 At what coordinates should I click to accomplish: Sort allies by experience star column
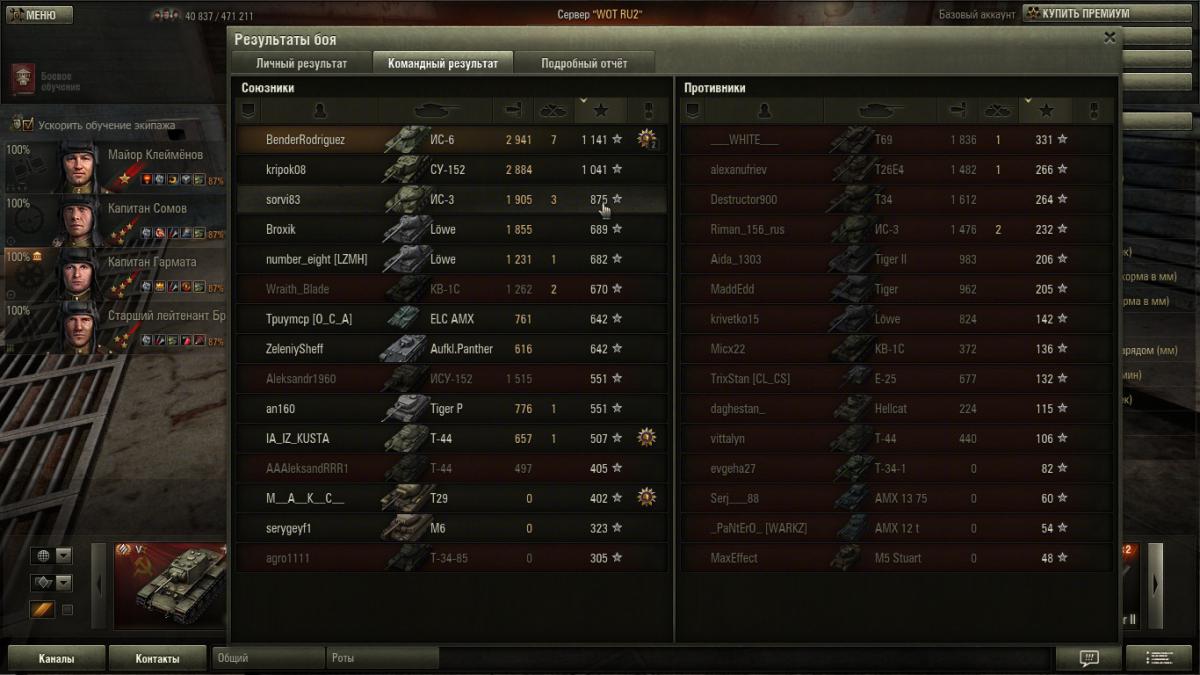click(x=600, y=110)
